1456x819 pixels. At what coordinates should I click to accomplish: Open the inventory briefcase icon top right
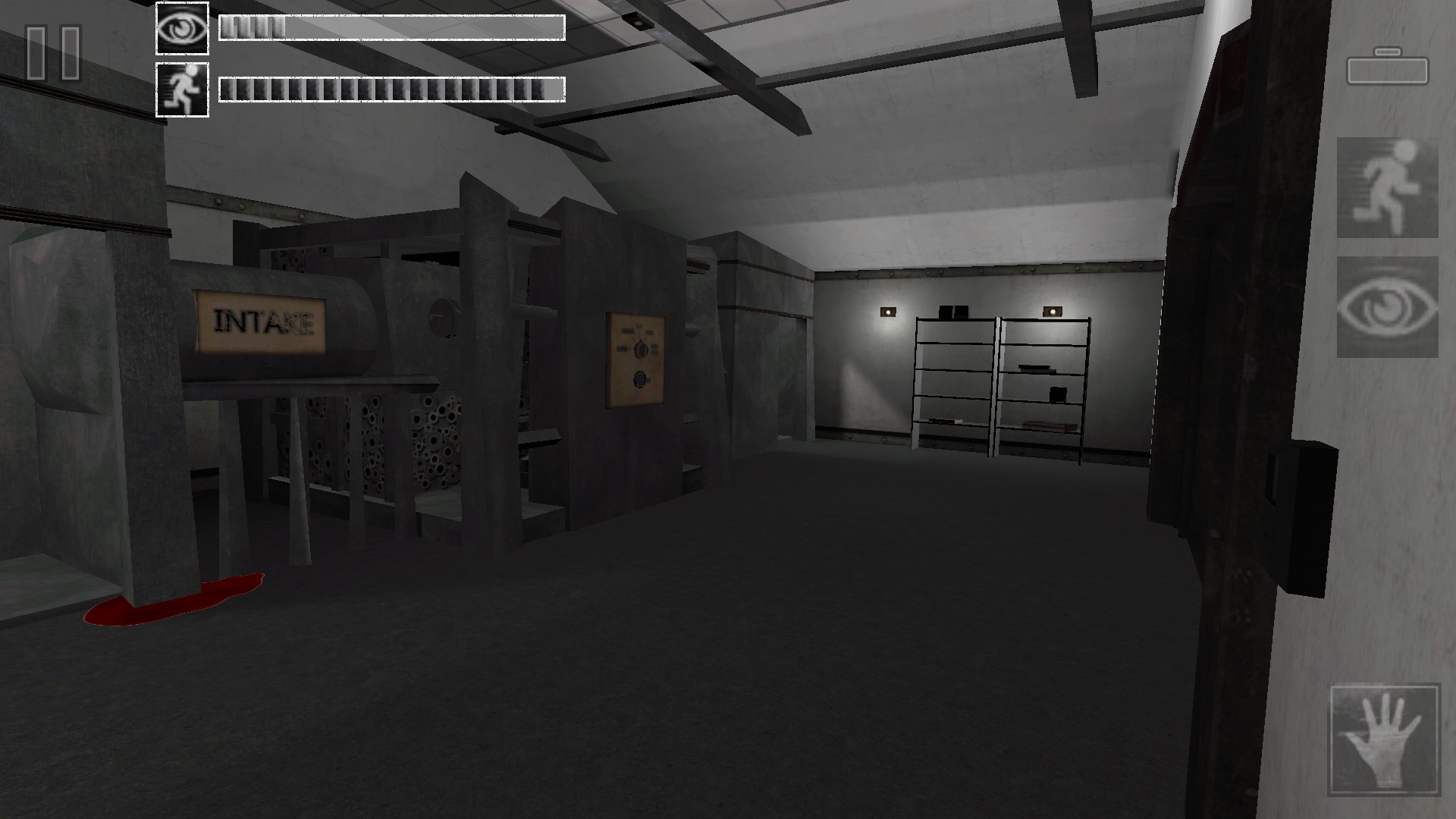1387,68
